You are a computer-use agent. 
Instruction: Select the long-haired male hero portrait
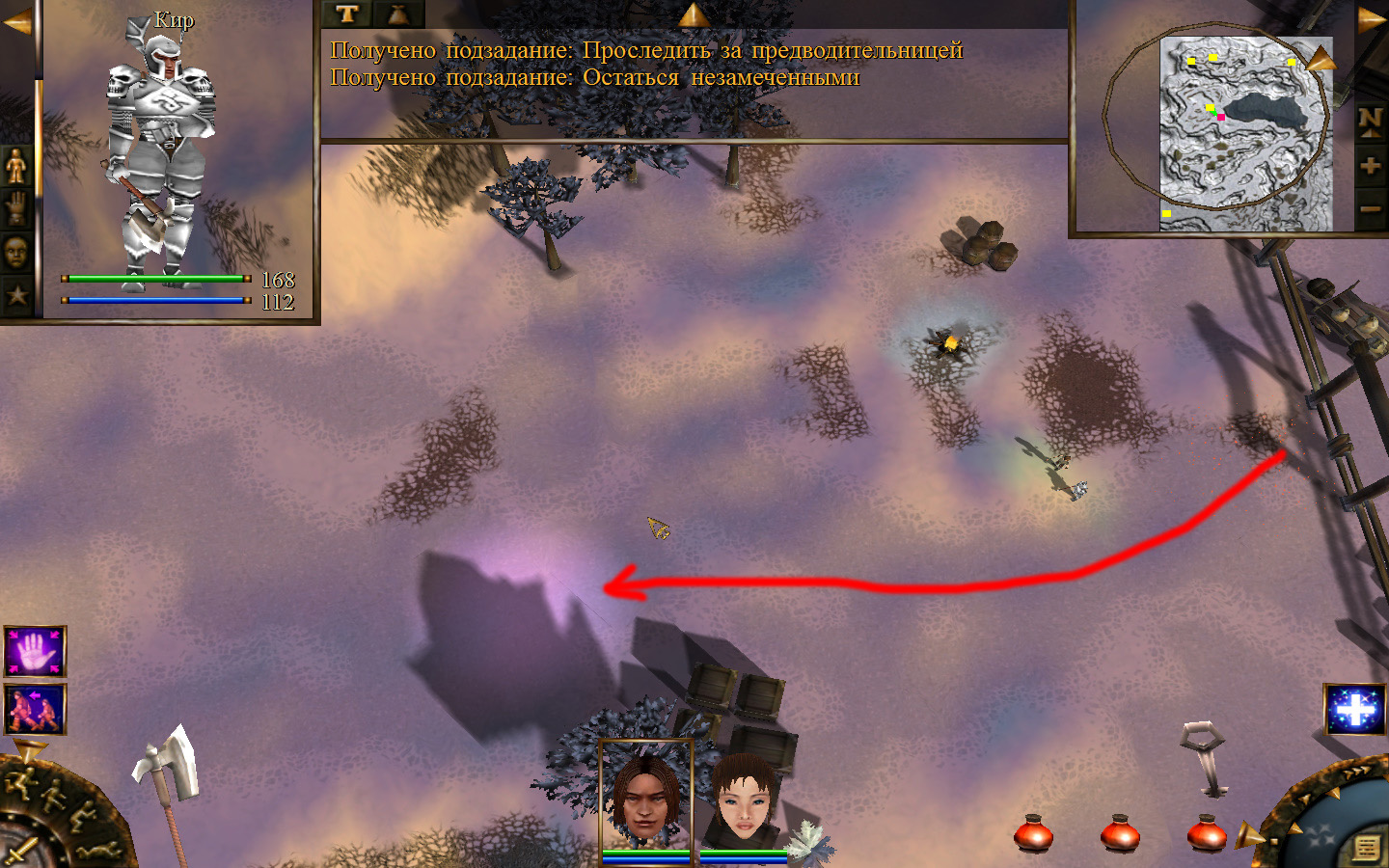[x=645, y=795]
